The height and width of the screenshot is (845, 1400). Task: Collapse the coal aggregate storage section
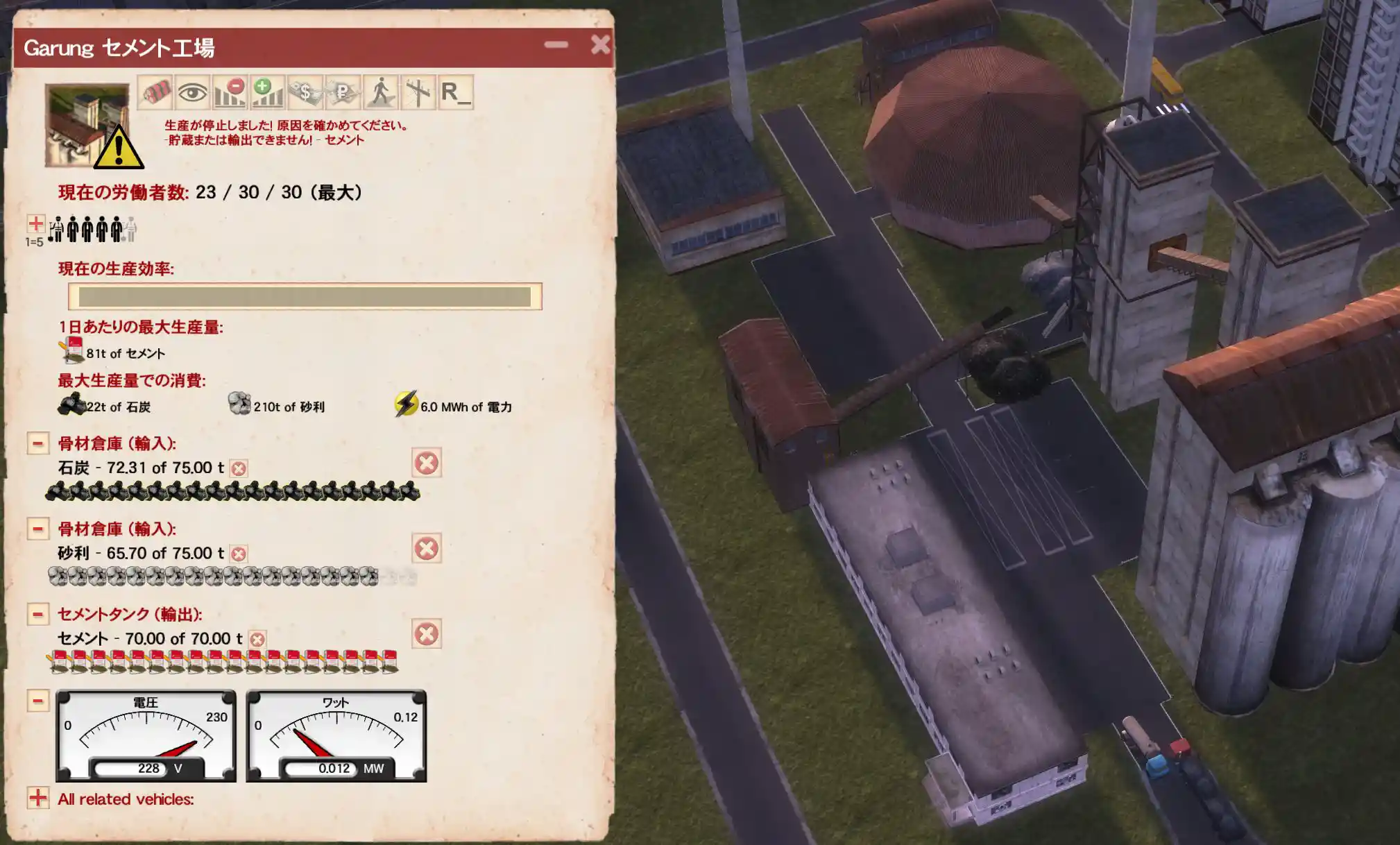coord(38,443)
